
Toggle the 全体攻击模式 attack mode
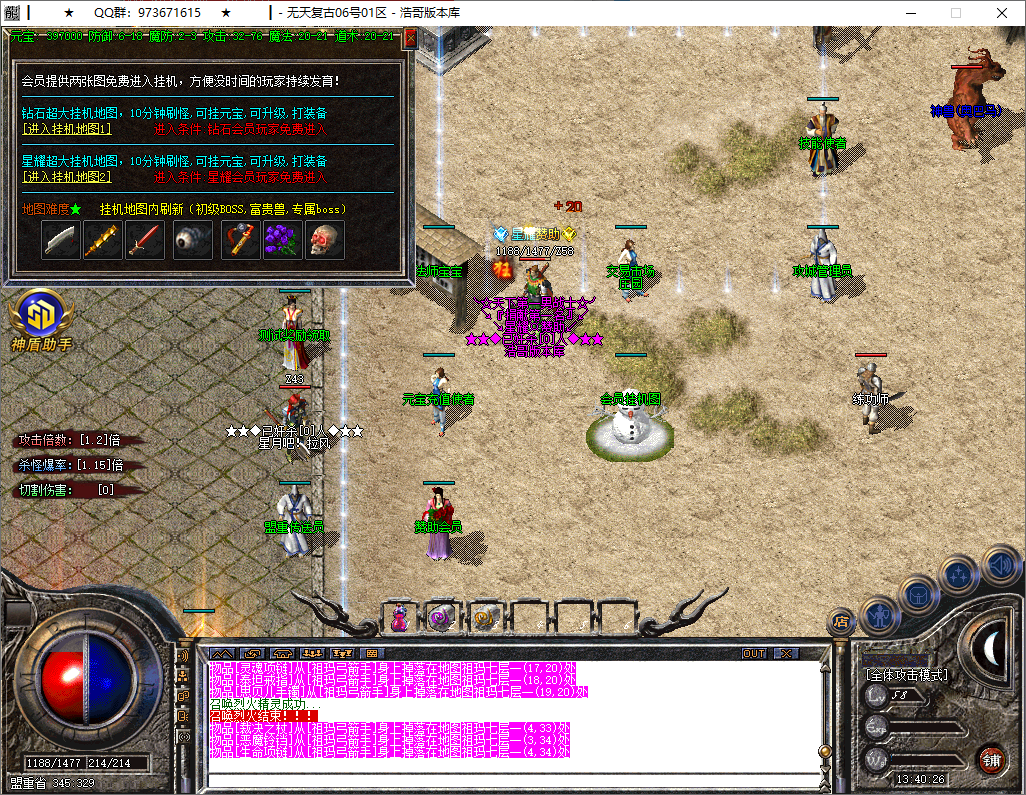907,675
